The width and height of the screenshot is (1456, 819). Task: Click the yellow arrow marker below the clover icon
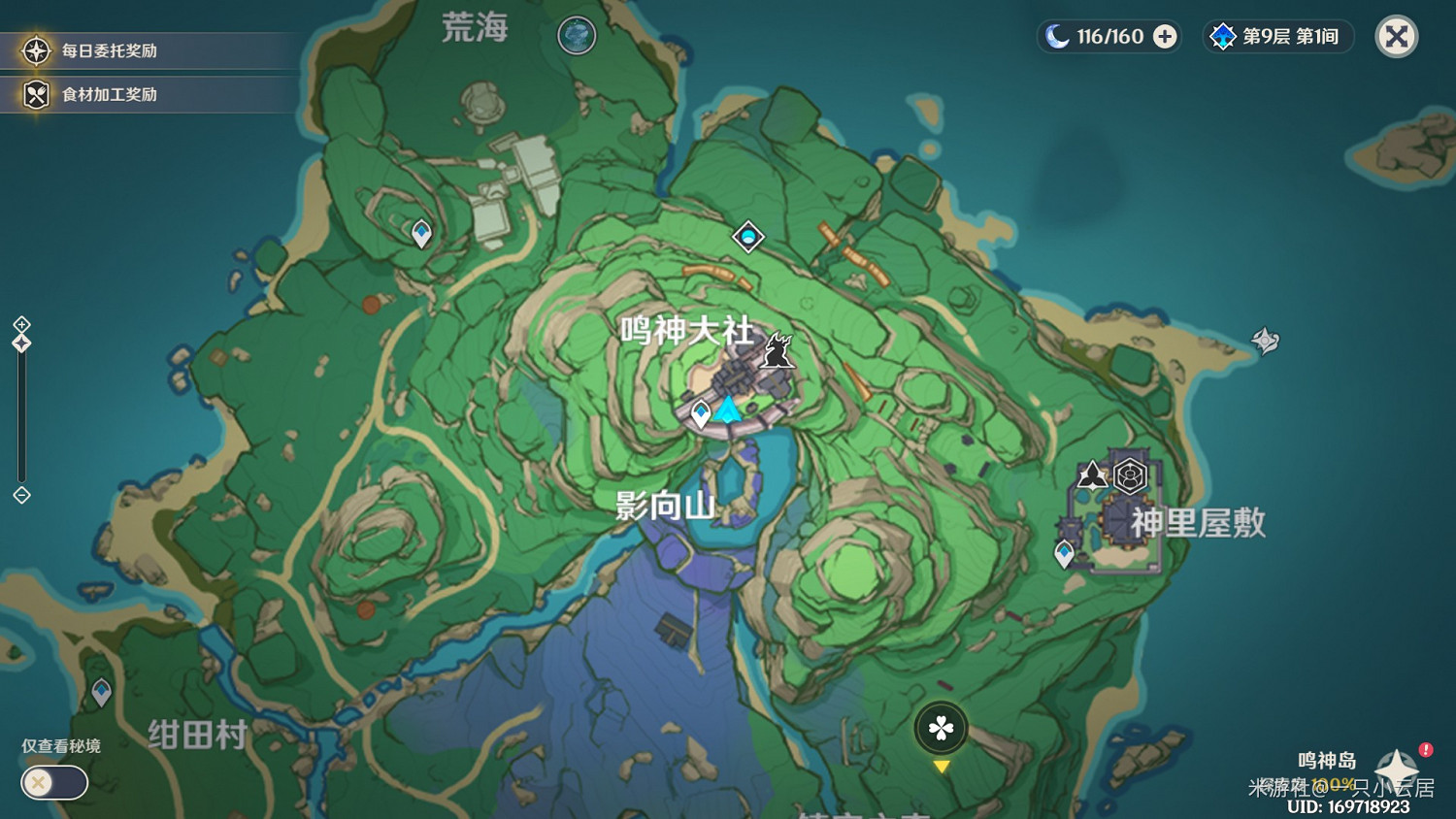[940, 768]
